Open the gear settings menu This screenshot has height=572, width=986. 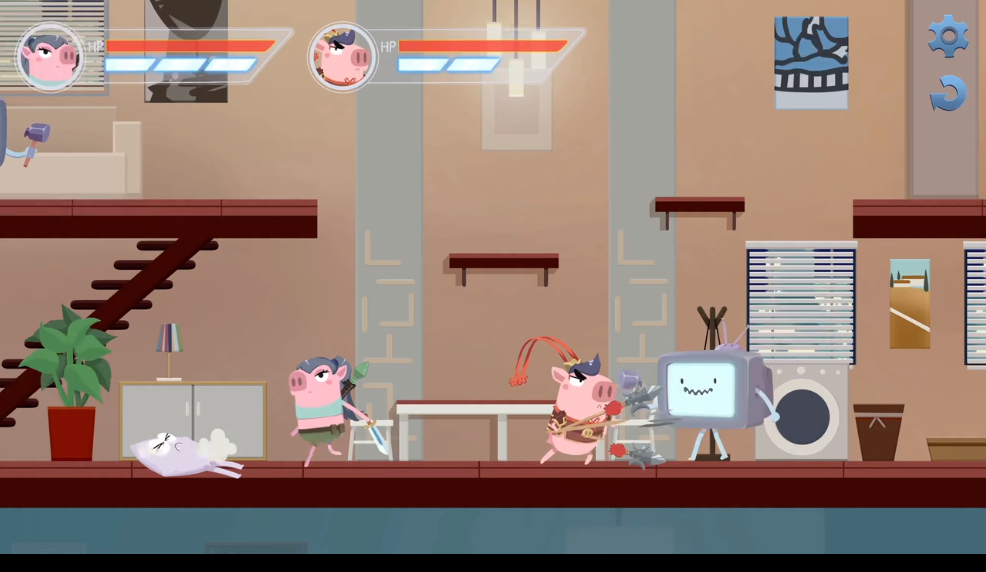pos(947,37)
